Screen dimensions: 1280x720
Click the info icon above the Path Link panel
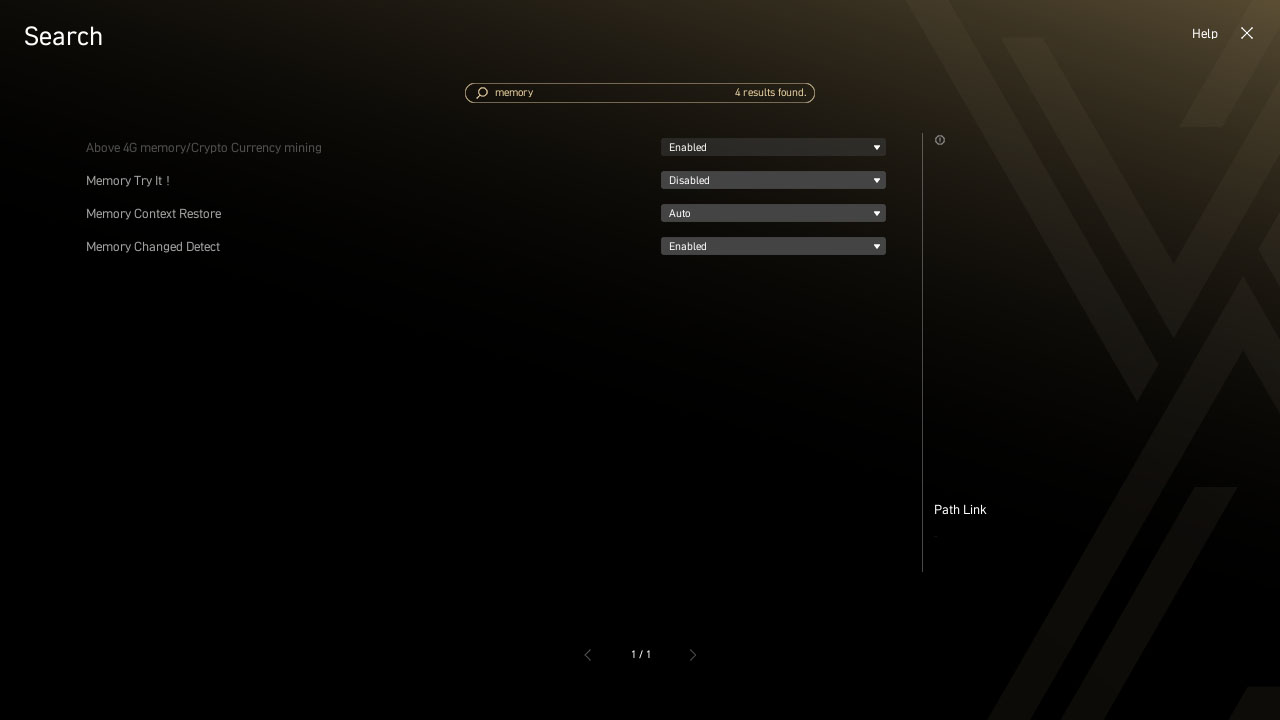(940, 140)
